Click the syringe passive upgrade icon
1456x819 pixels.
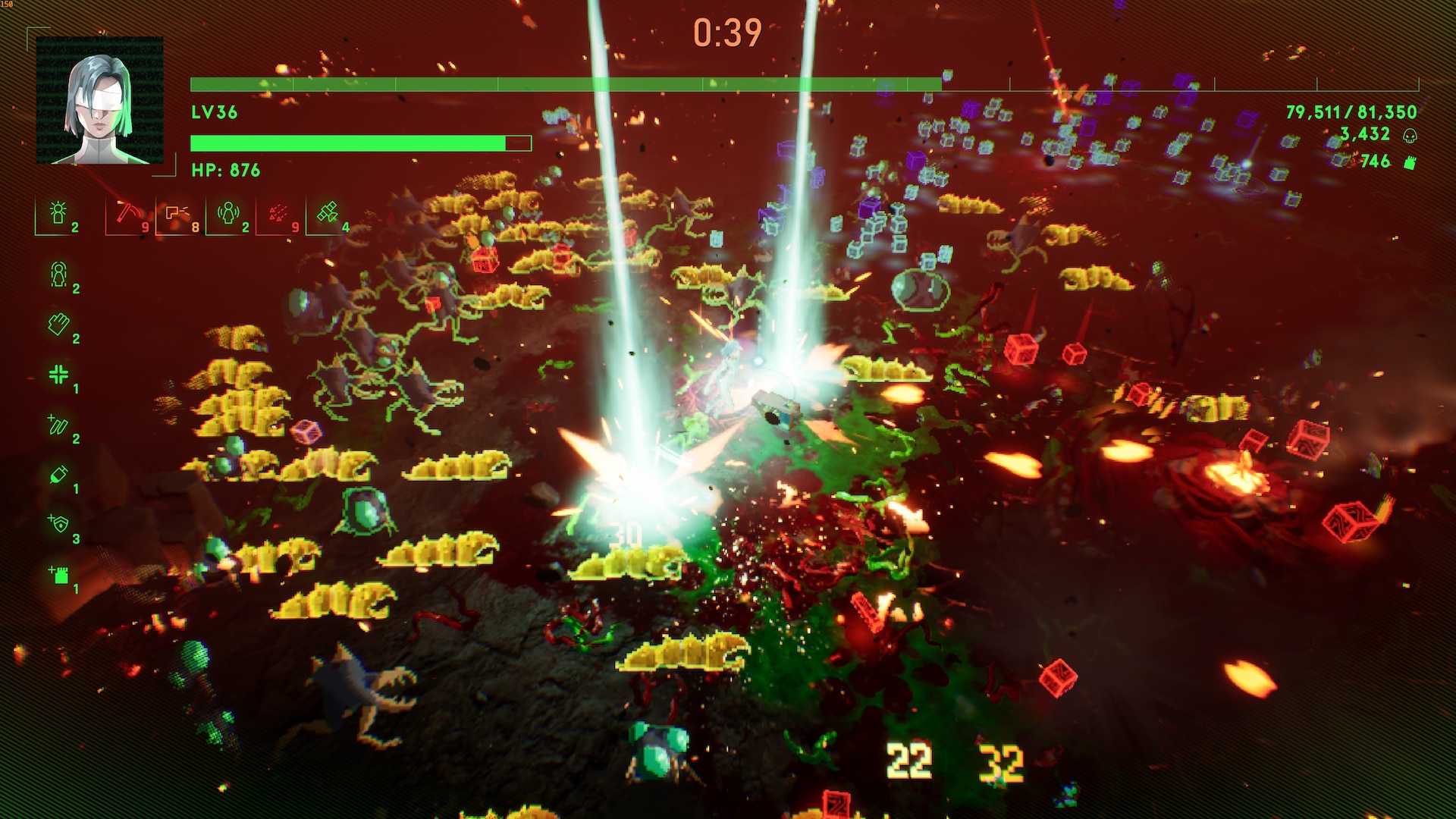(x=58, y=475)
